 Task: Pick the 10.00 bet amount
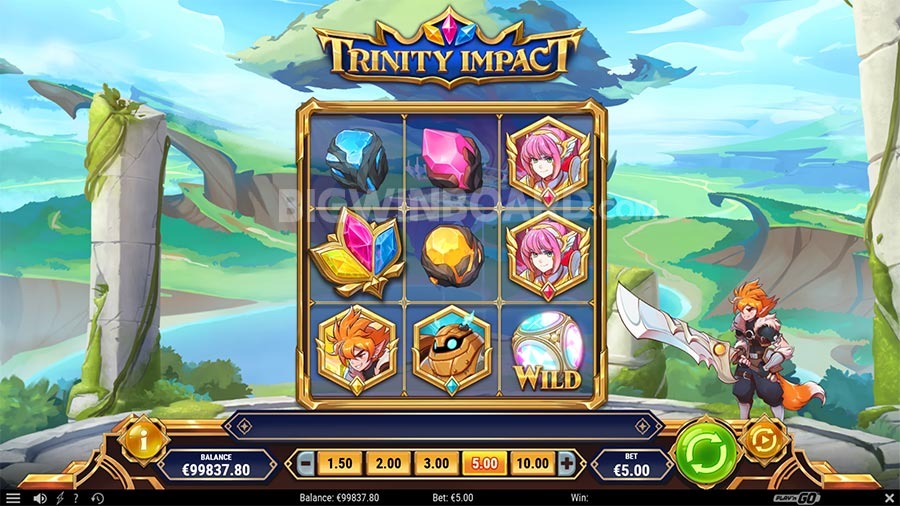click(x=531, y=464)
